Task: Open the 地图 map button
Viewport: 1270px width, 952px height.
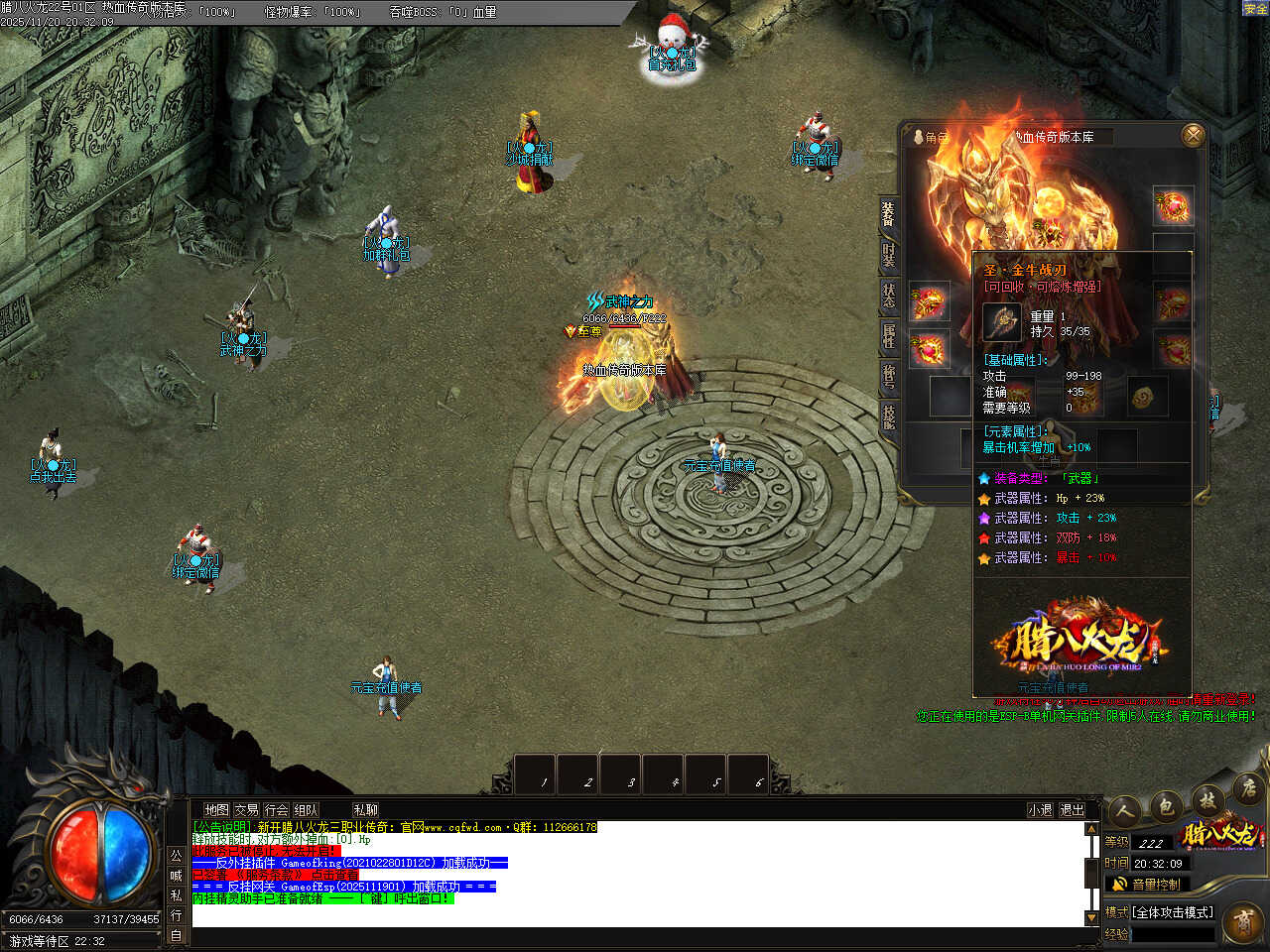Action: (x=216, y=810)
